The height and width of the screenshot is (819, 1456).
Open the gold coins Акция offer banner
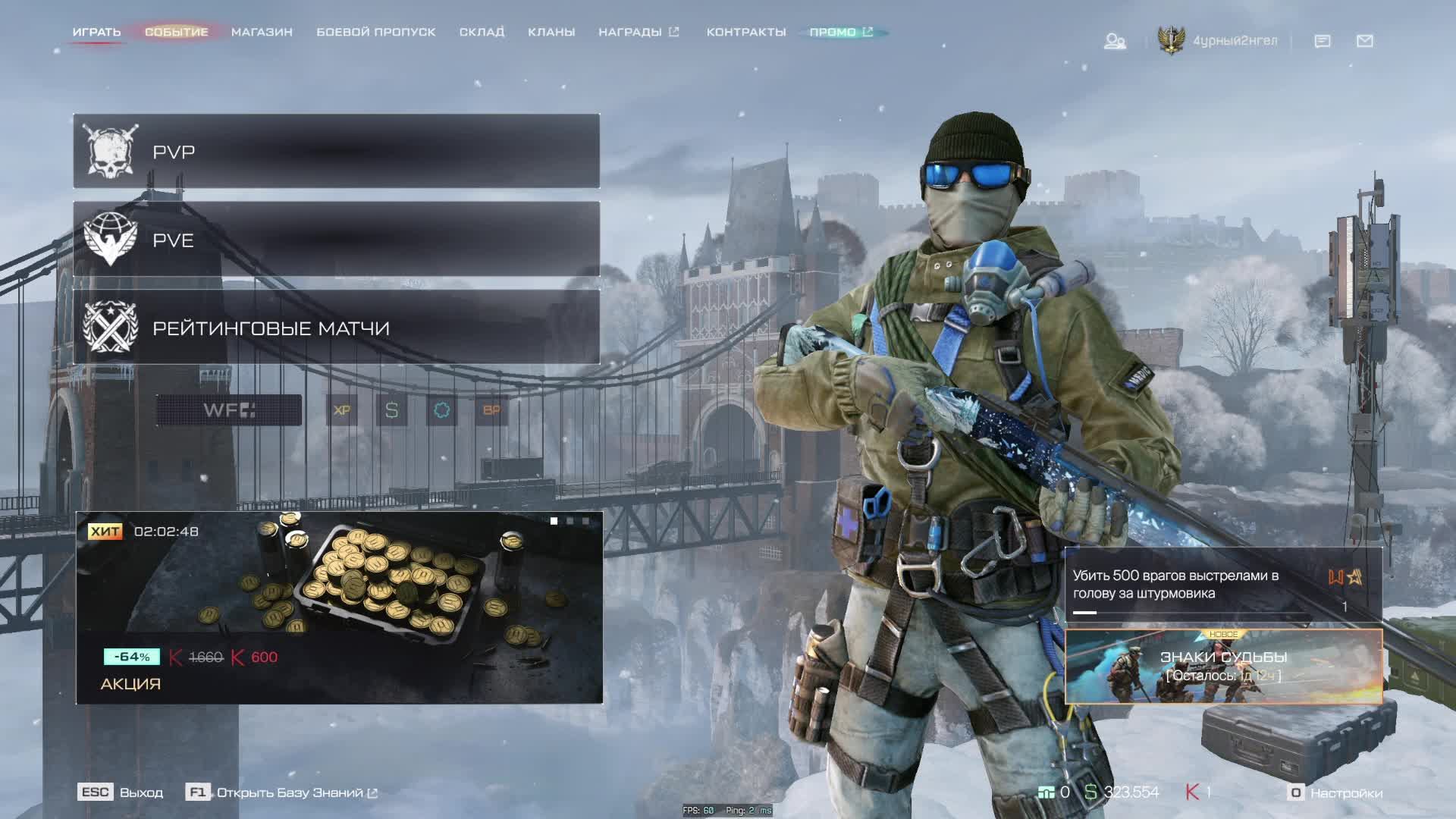pyautogui.click(x=339, y=607)
